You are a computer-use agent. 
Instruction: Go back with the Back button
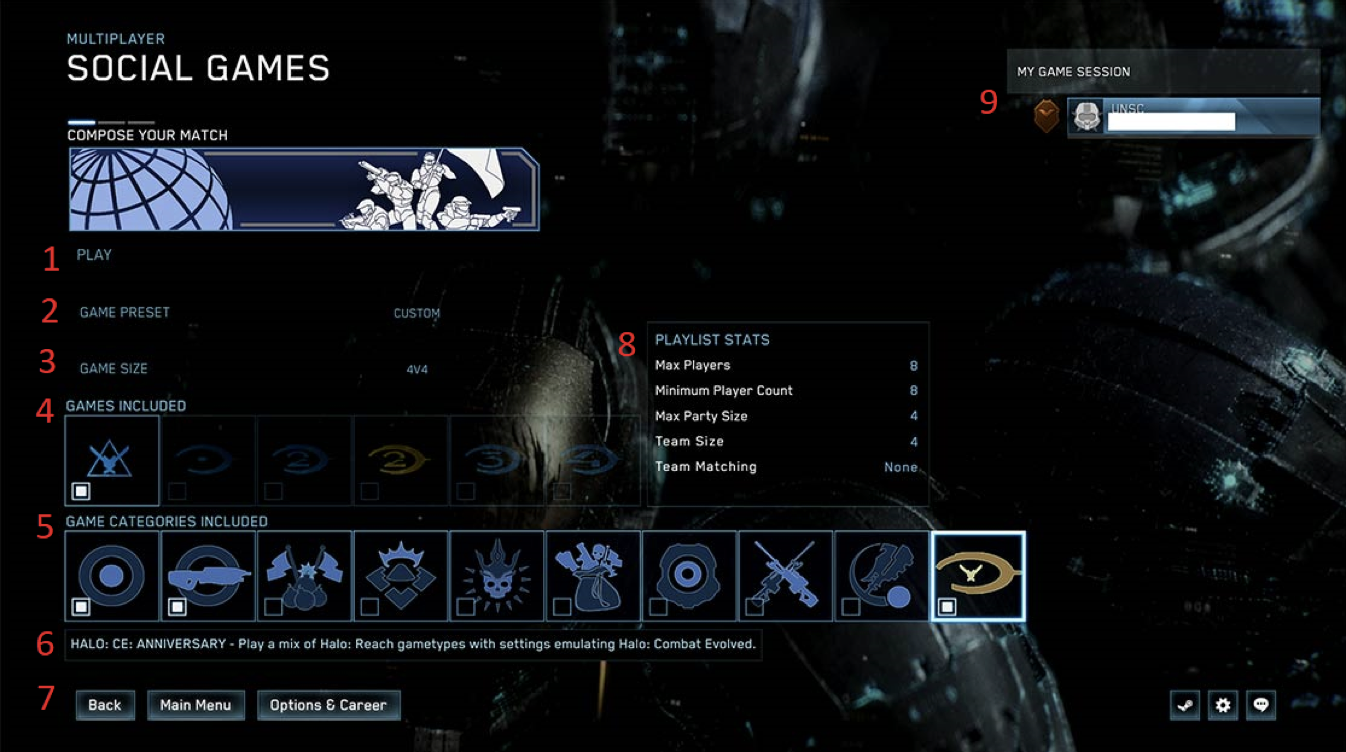click(105, 705)
